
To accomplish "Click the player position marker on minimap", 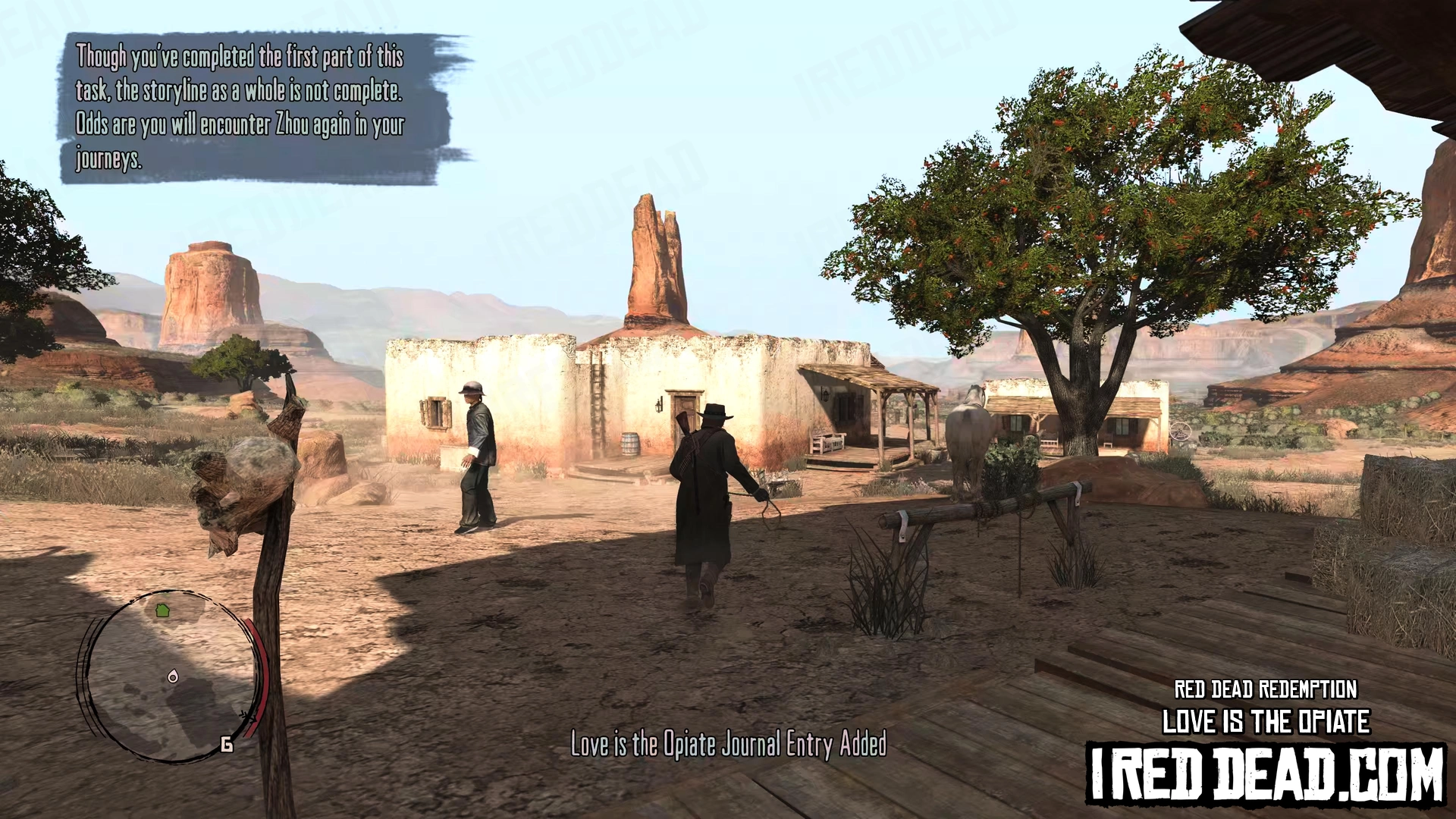I will (173, 676).
